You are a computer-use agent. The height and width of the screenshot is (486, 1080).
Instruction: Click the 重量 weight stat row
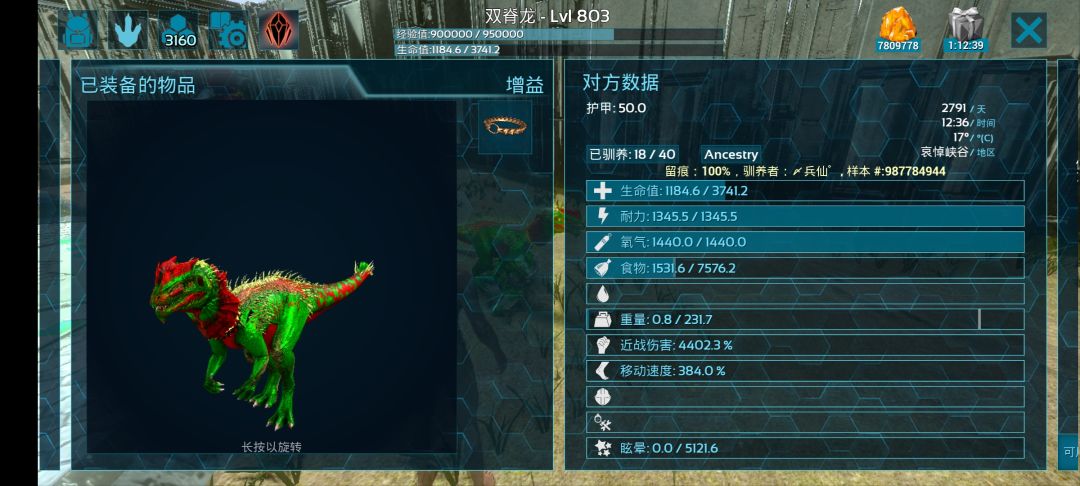805,320
